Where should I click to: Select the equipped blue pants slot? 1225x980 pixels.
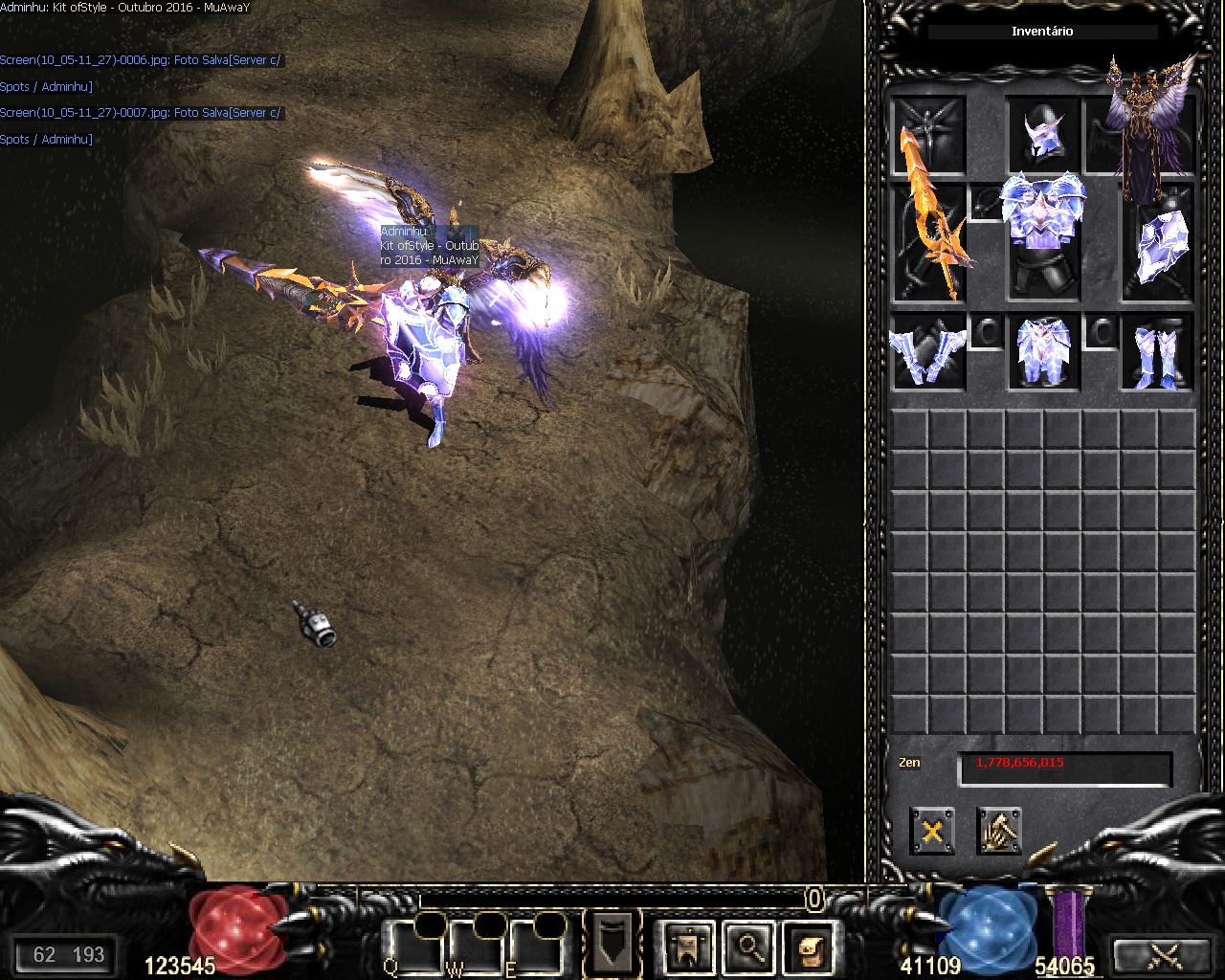click(x=1043, y=352)
